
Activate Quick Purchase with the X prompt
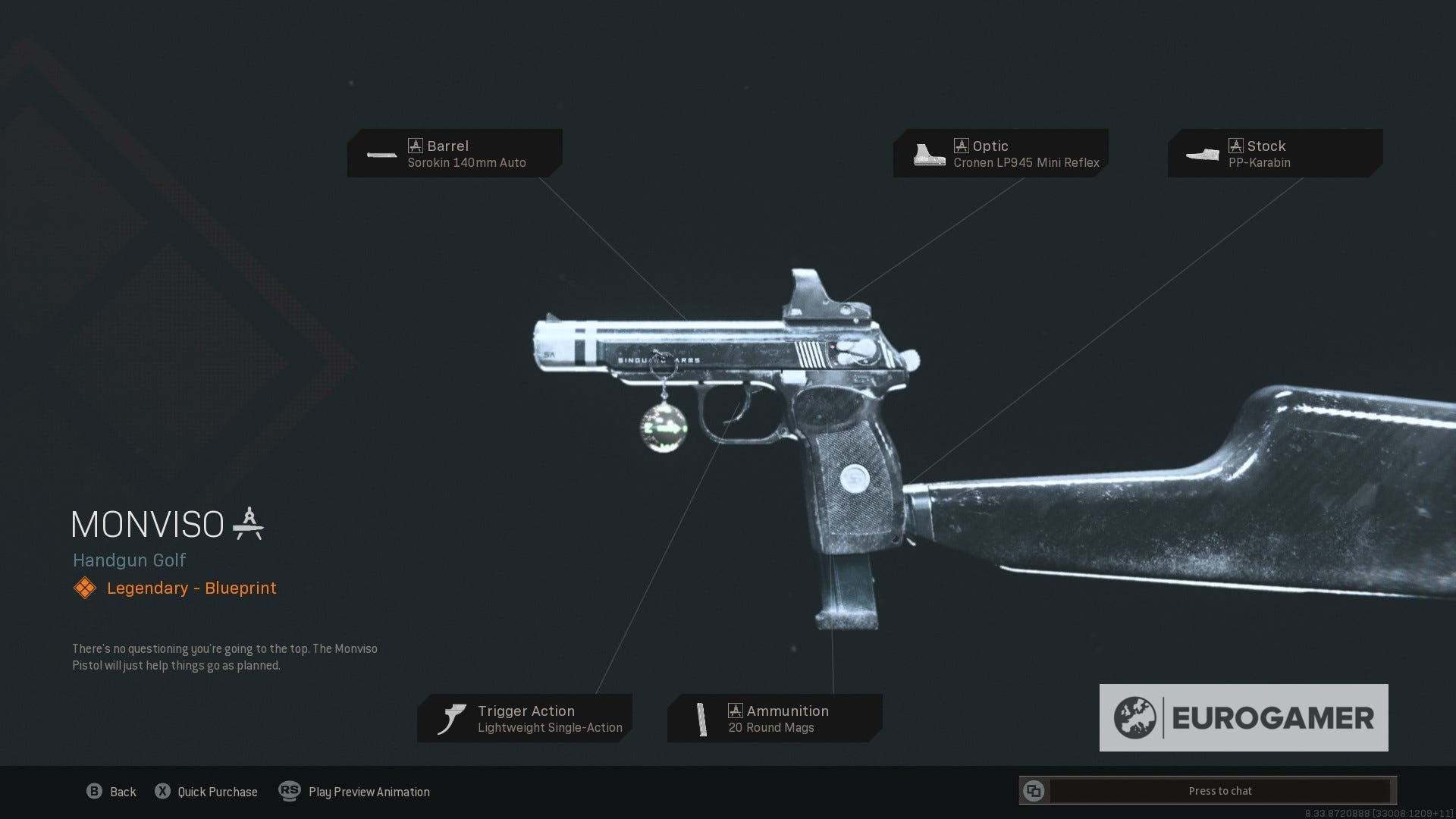pos(206,791)
